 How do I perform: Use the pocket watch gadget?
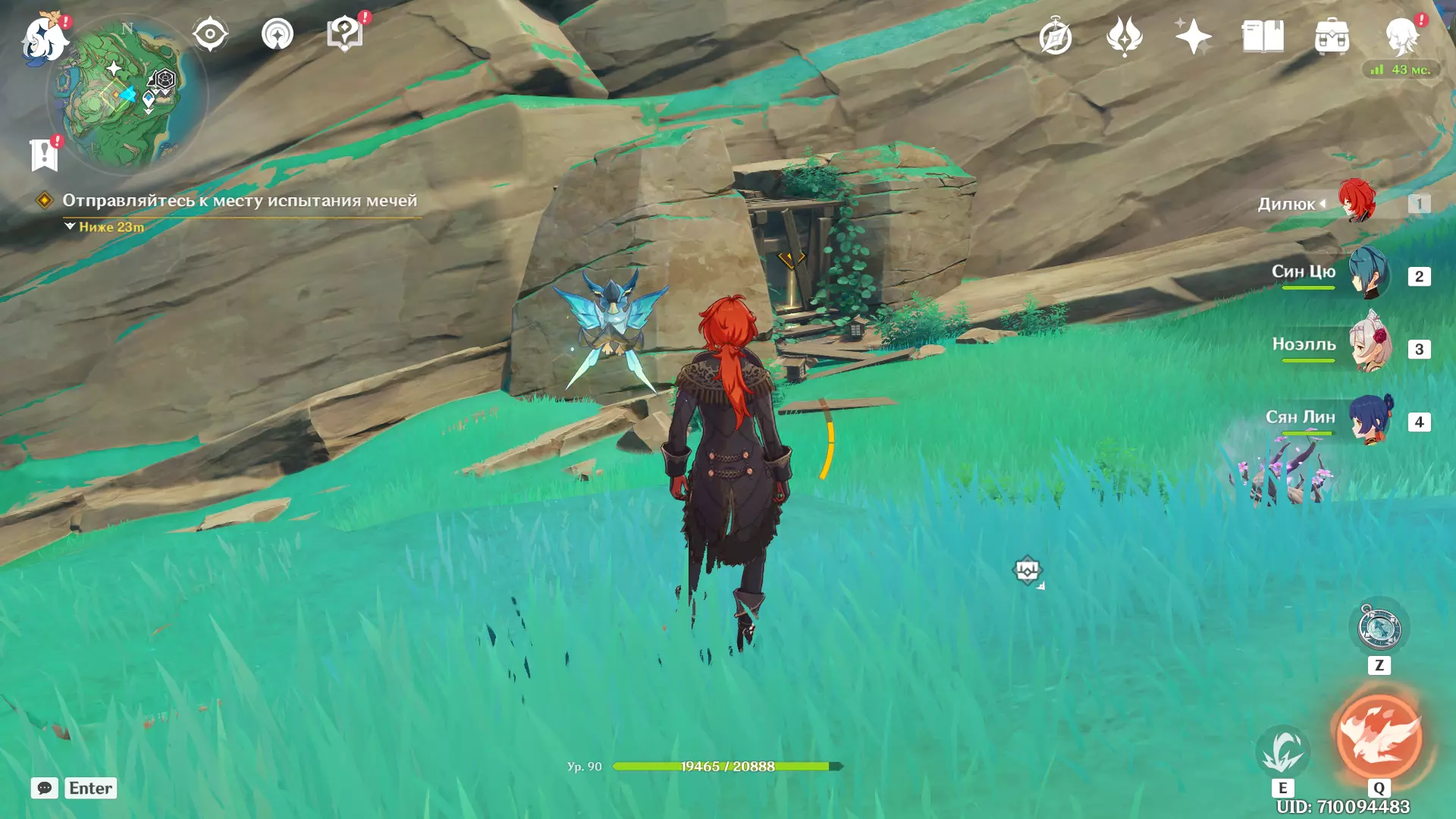coord(1379,629)
